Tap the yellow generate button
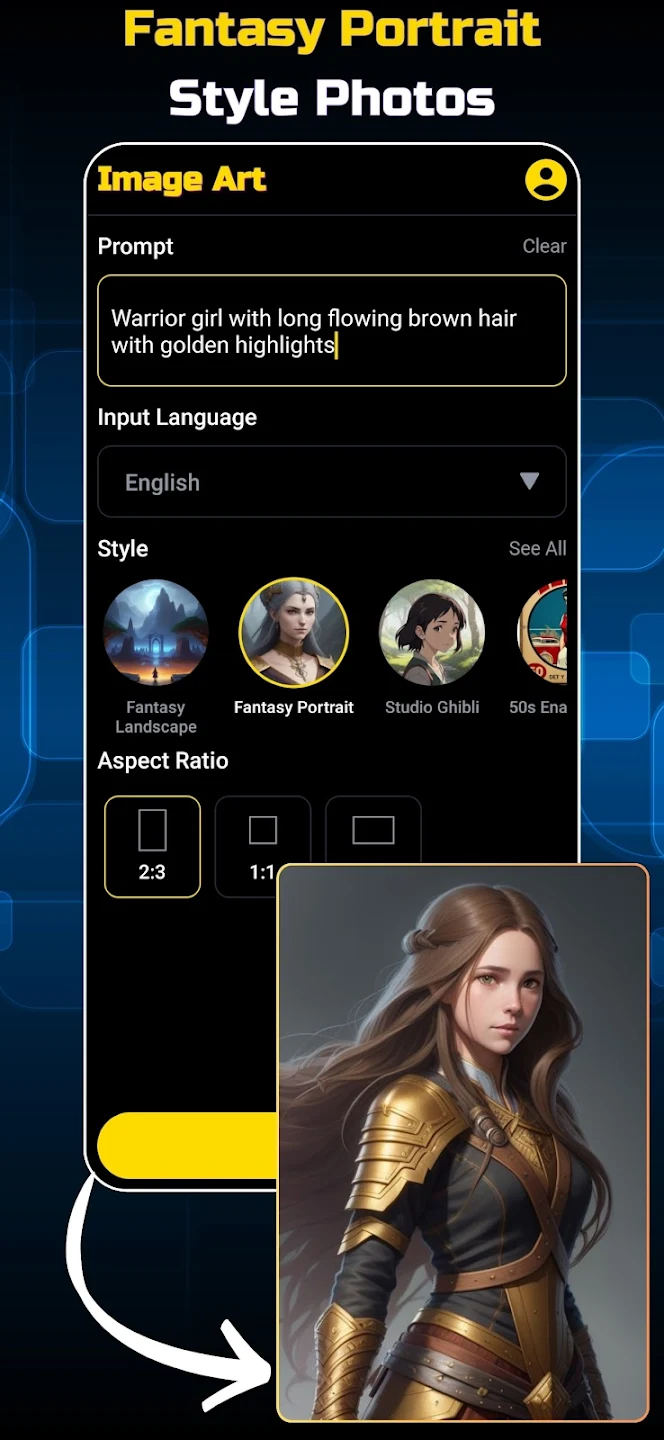 coord(186,1144)
